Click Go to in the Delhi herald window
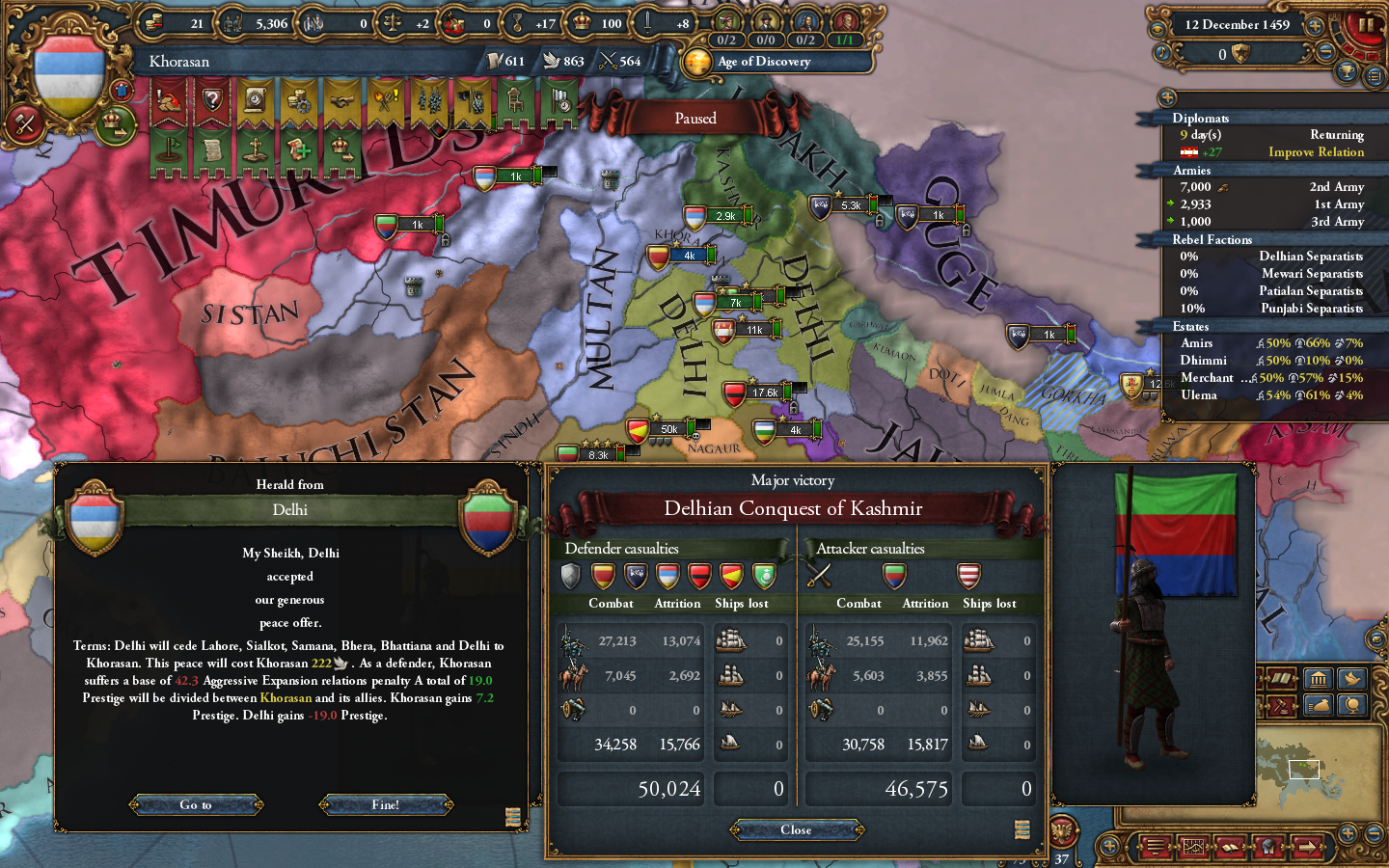Screen dimensions: 1389x868 coord(196,805)
